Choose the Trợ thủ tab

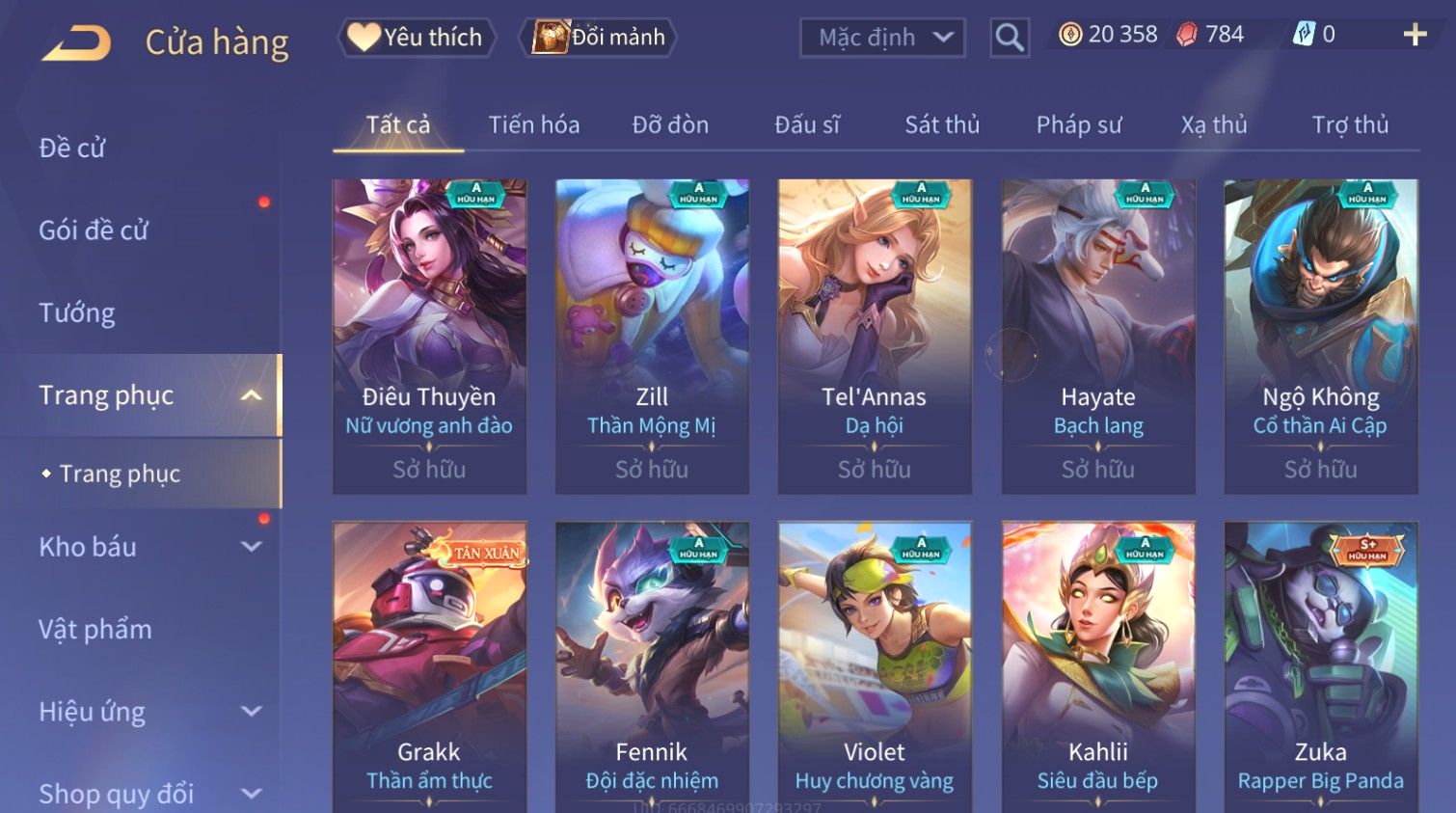point(1349,125)
